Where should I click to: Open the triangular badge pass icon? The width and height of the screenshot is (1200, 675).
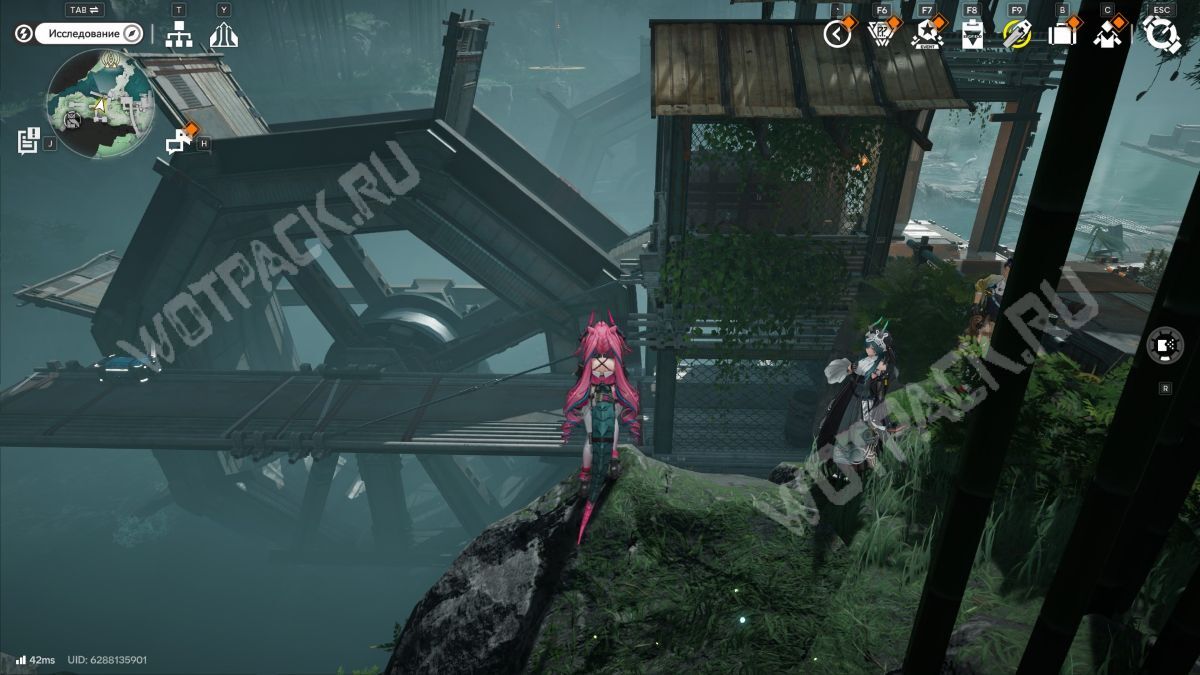coord(882,35)
